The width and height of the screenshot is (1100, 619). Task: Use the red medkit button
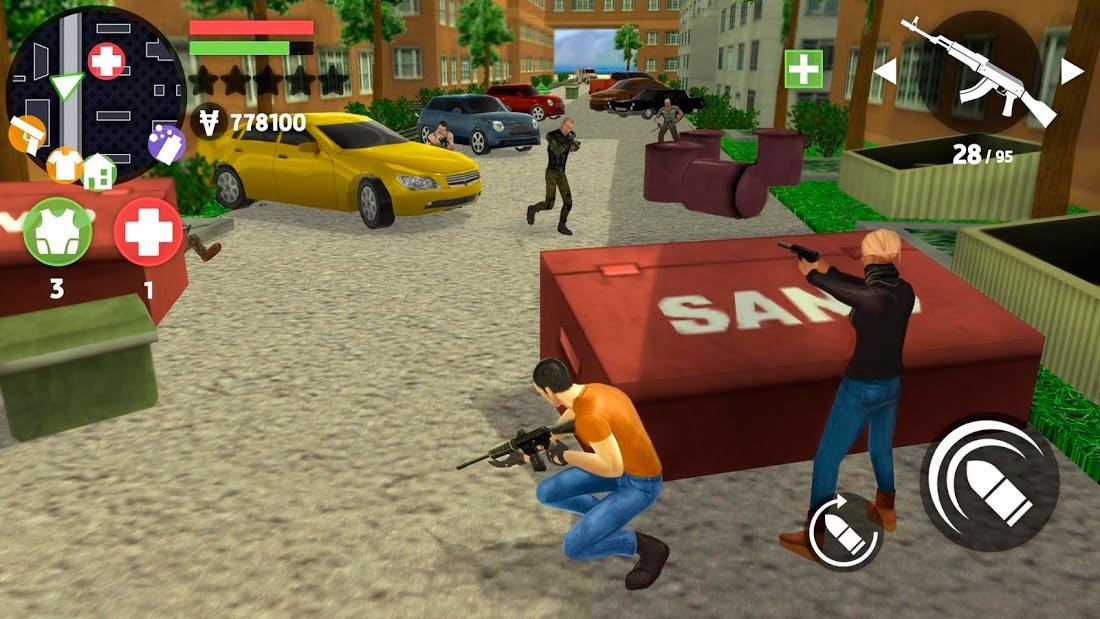tap(148, 231)
